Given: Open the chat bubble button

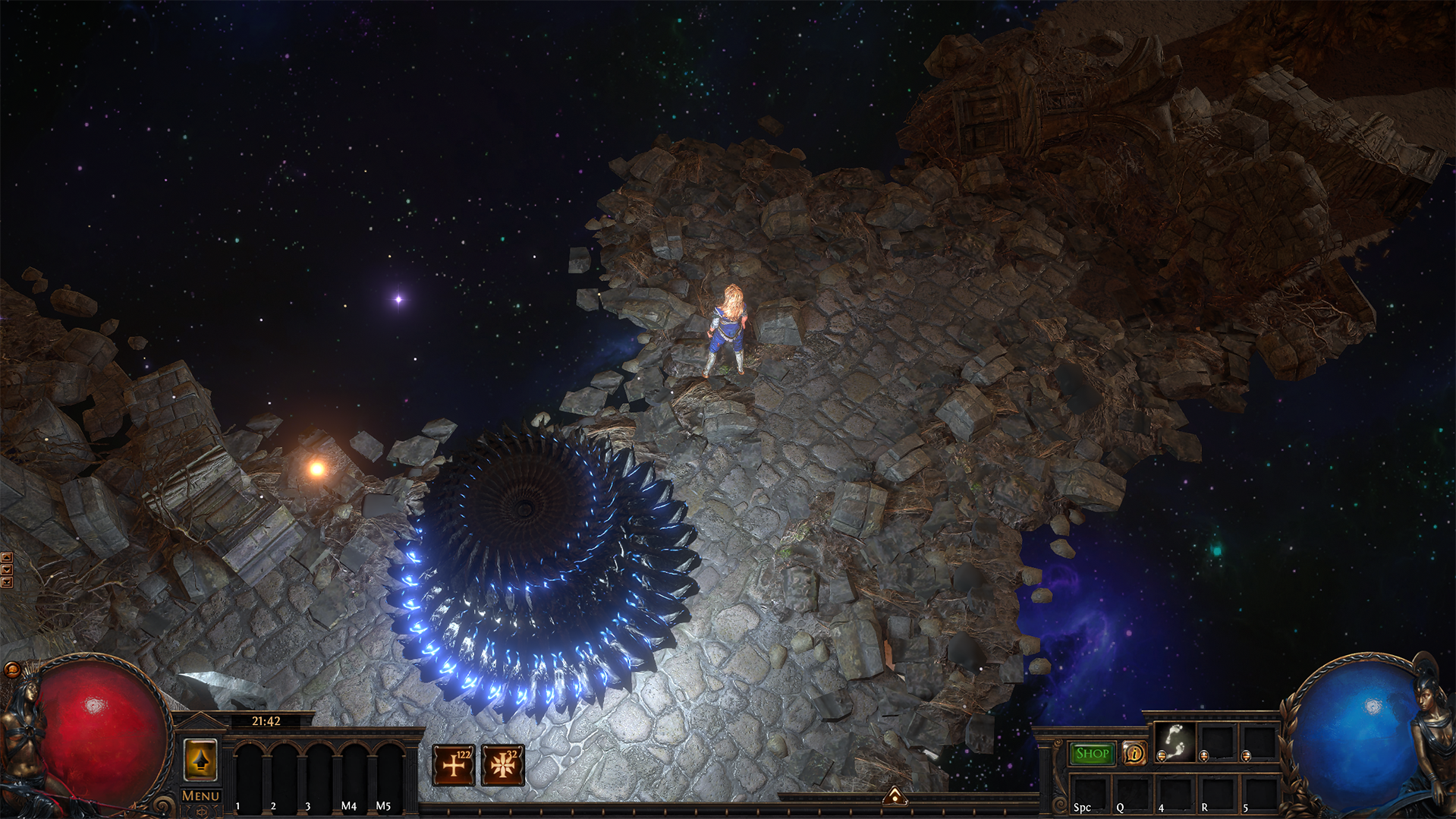Looking at the screenshot, I should [12, 669].
